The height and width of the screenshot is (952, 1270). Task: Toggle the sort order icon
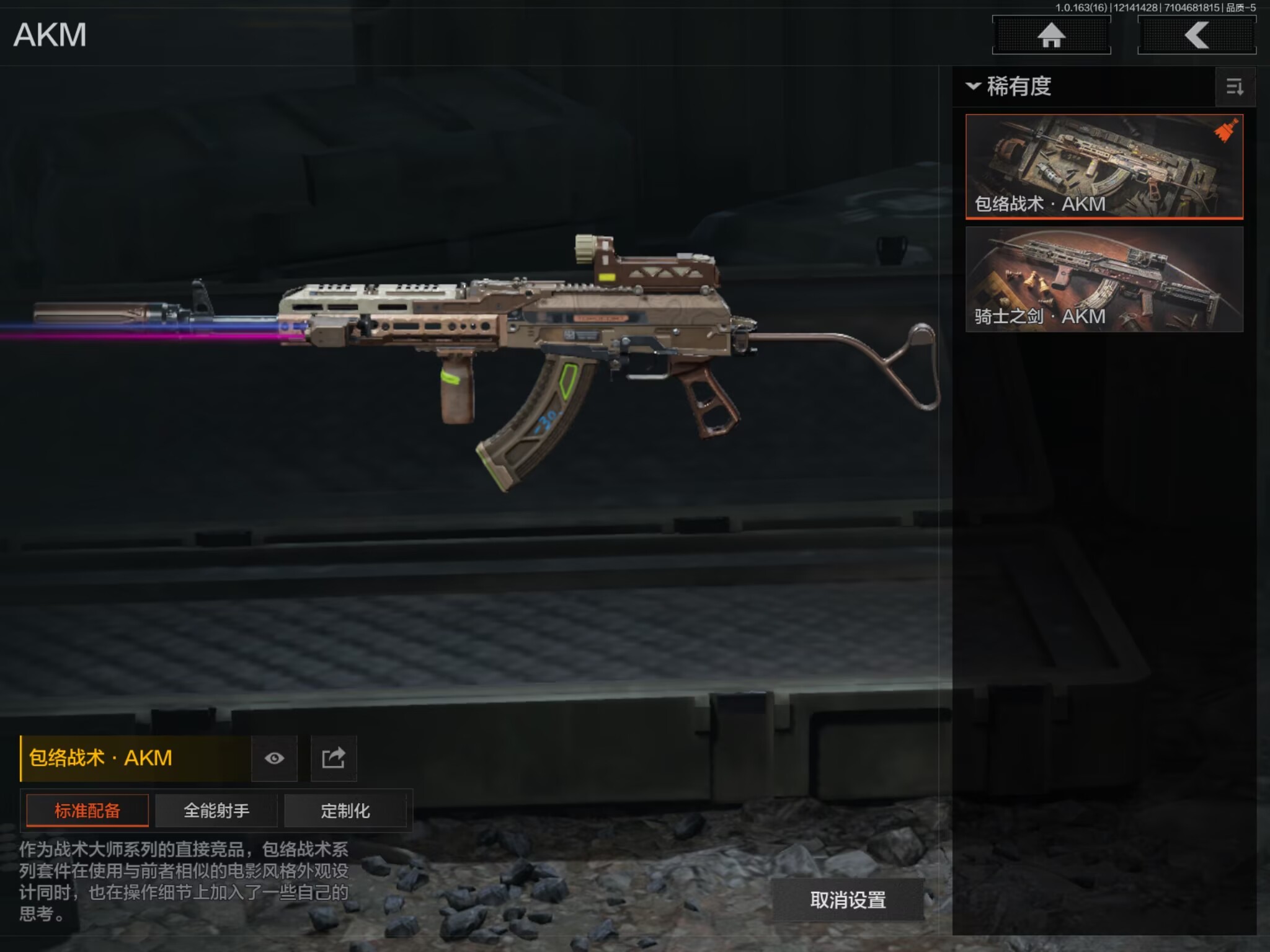coord(1235,87)
